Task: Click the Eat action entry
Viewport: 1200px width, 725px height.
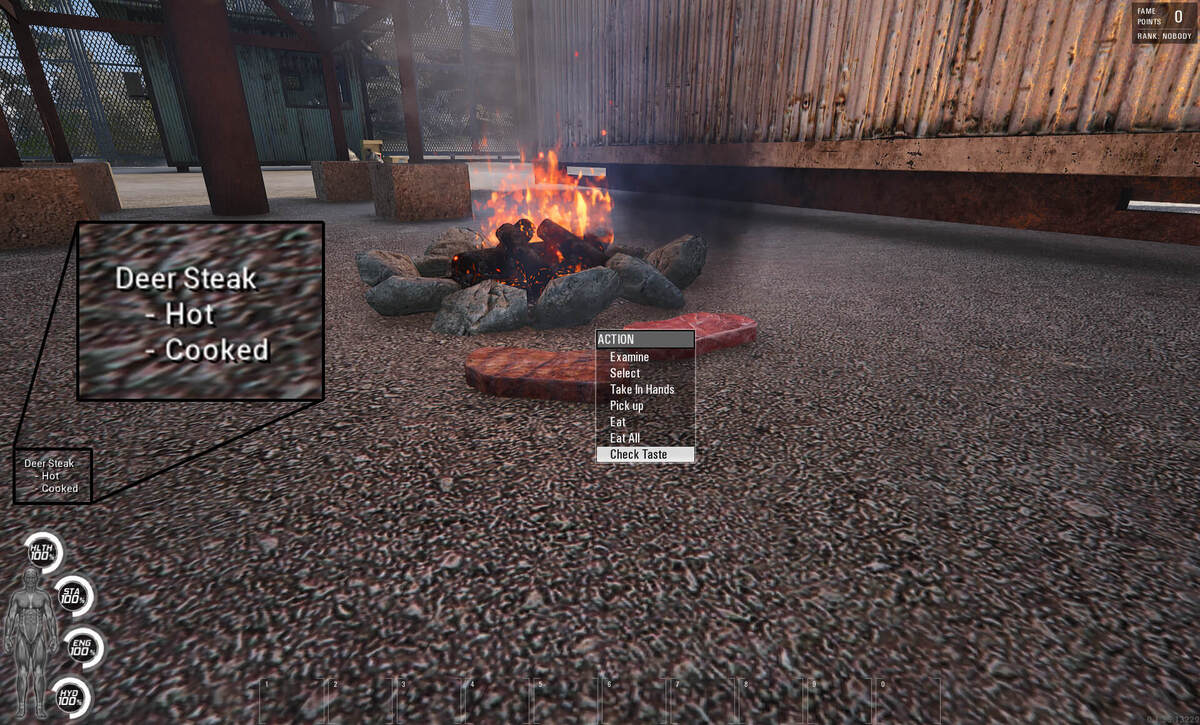Action: (x=618, y=422)
